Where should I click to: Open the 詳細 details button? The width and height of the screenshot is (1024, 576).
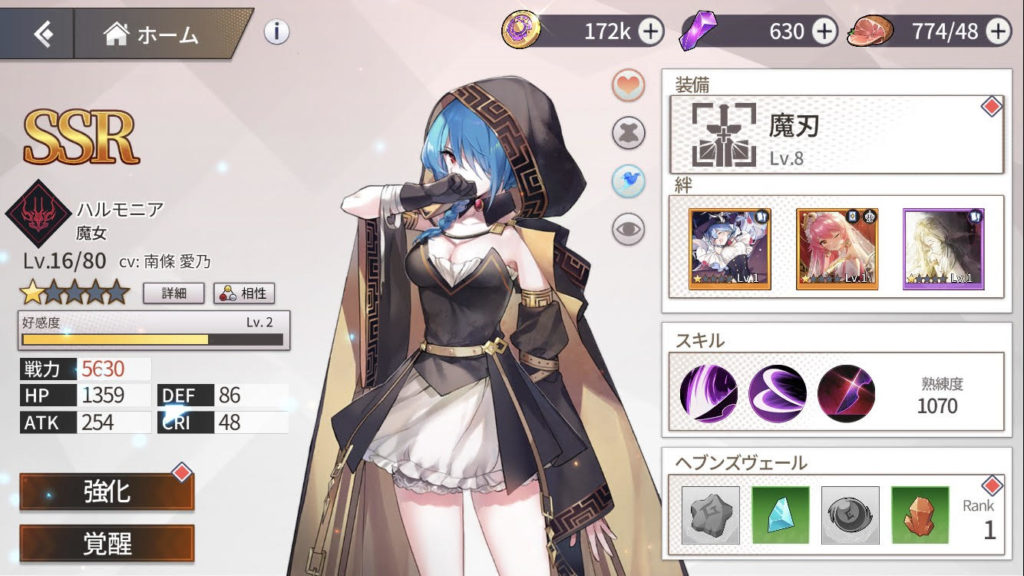pos(173,293)
